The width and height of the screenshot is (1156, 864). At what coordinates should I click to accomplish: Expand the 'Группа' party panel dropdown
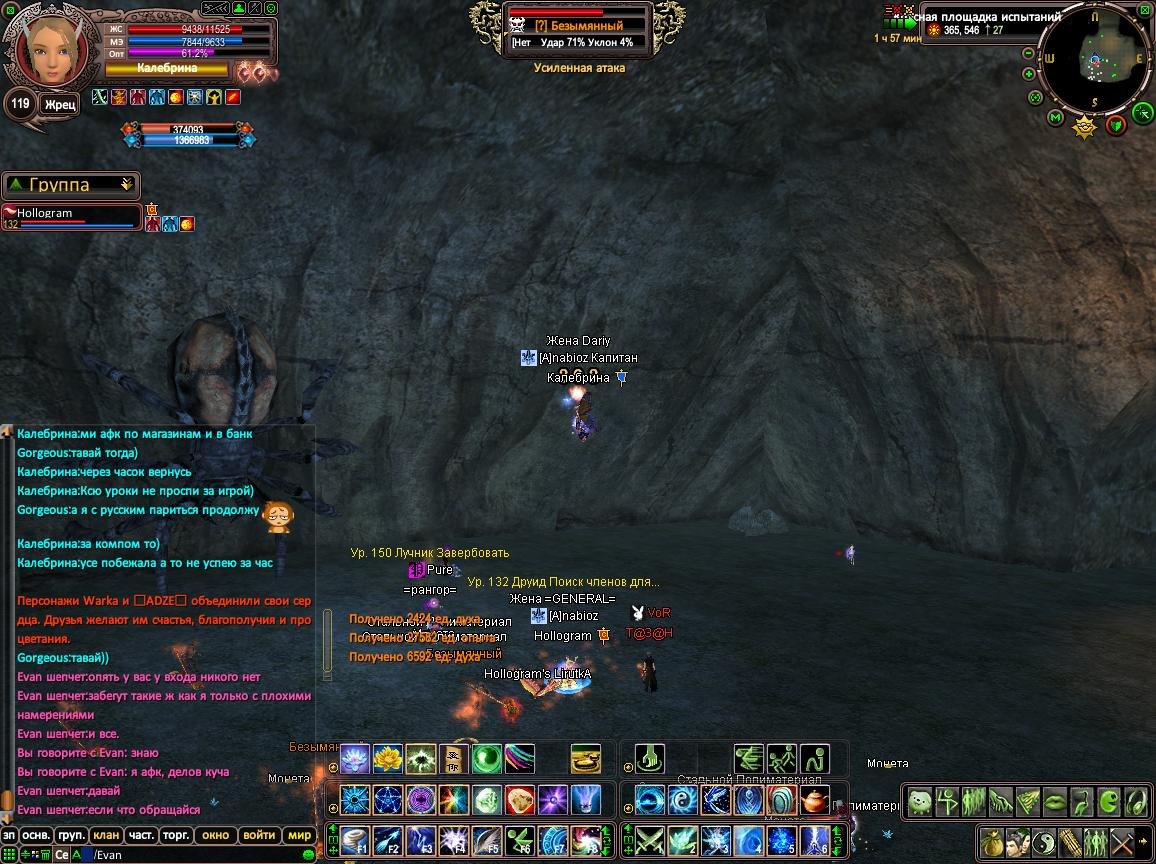click(x=126, y=185)
